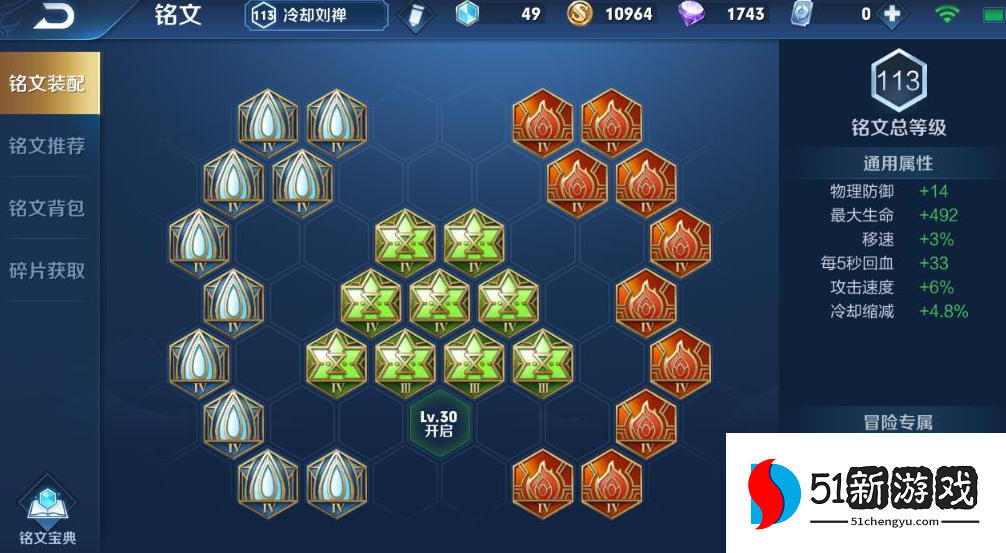The height and width of the screenshot is (553, 1006).
Task: Click the plus button to add tickets
Action: coord(892,14)
